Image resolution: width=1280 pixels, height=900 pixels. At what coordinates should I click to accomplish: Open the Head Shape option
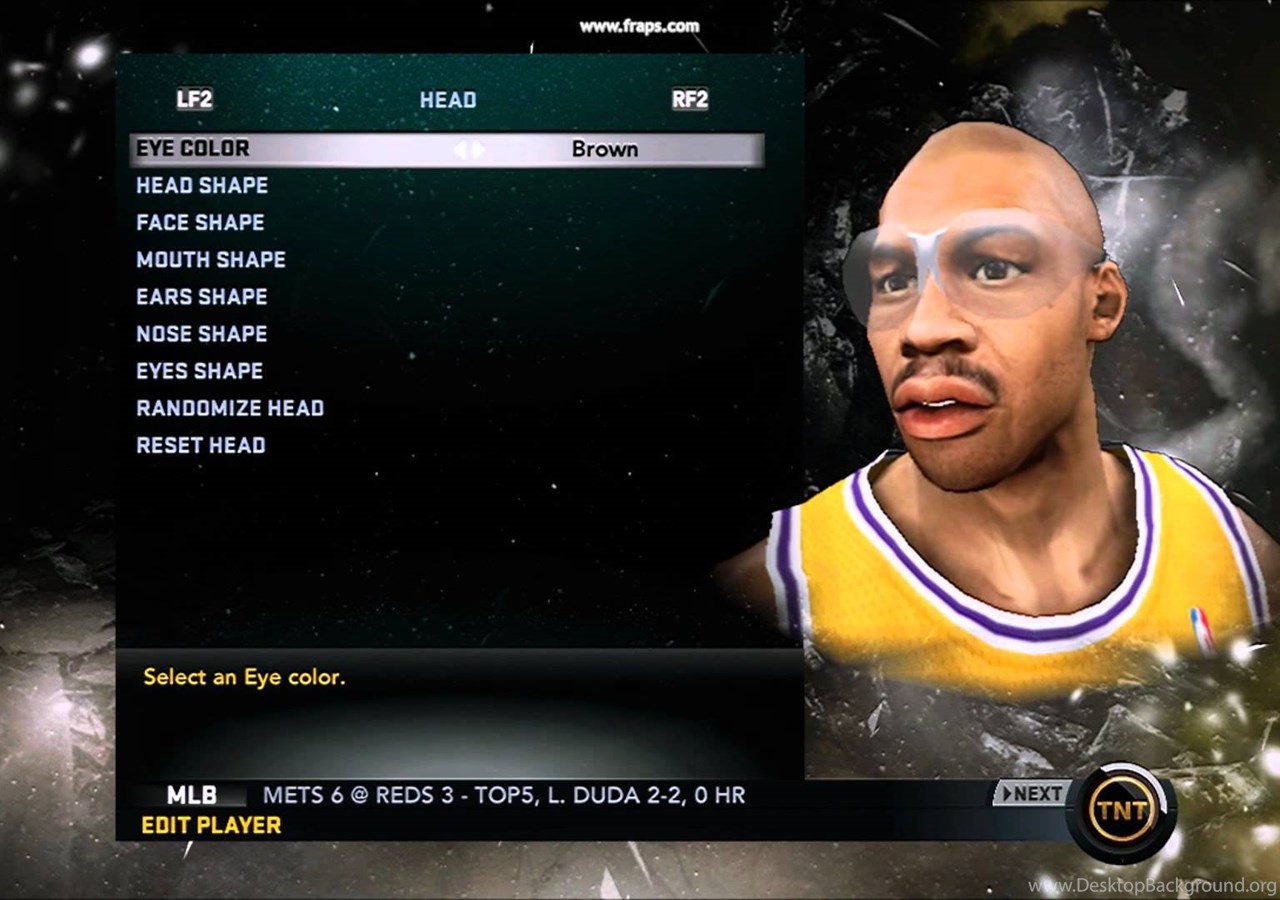pos(202,186)
